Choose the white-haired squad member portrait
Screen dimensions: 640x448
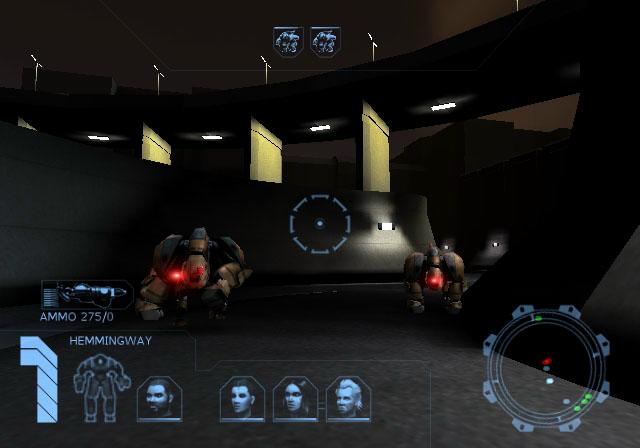coord(349,398)
